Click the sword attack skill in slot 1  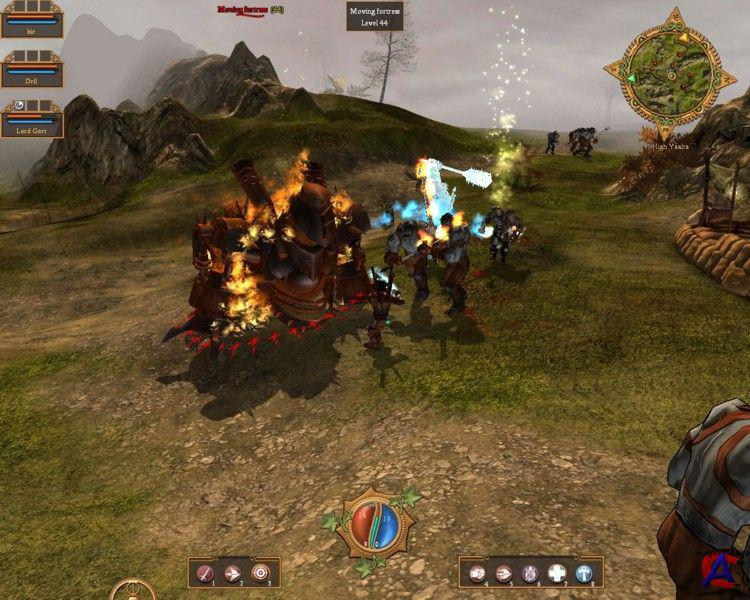click(x=206, y=573)
